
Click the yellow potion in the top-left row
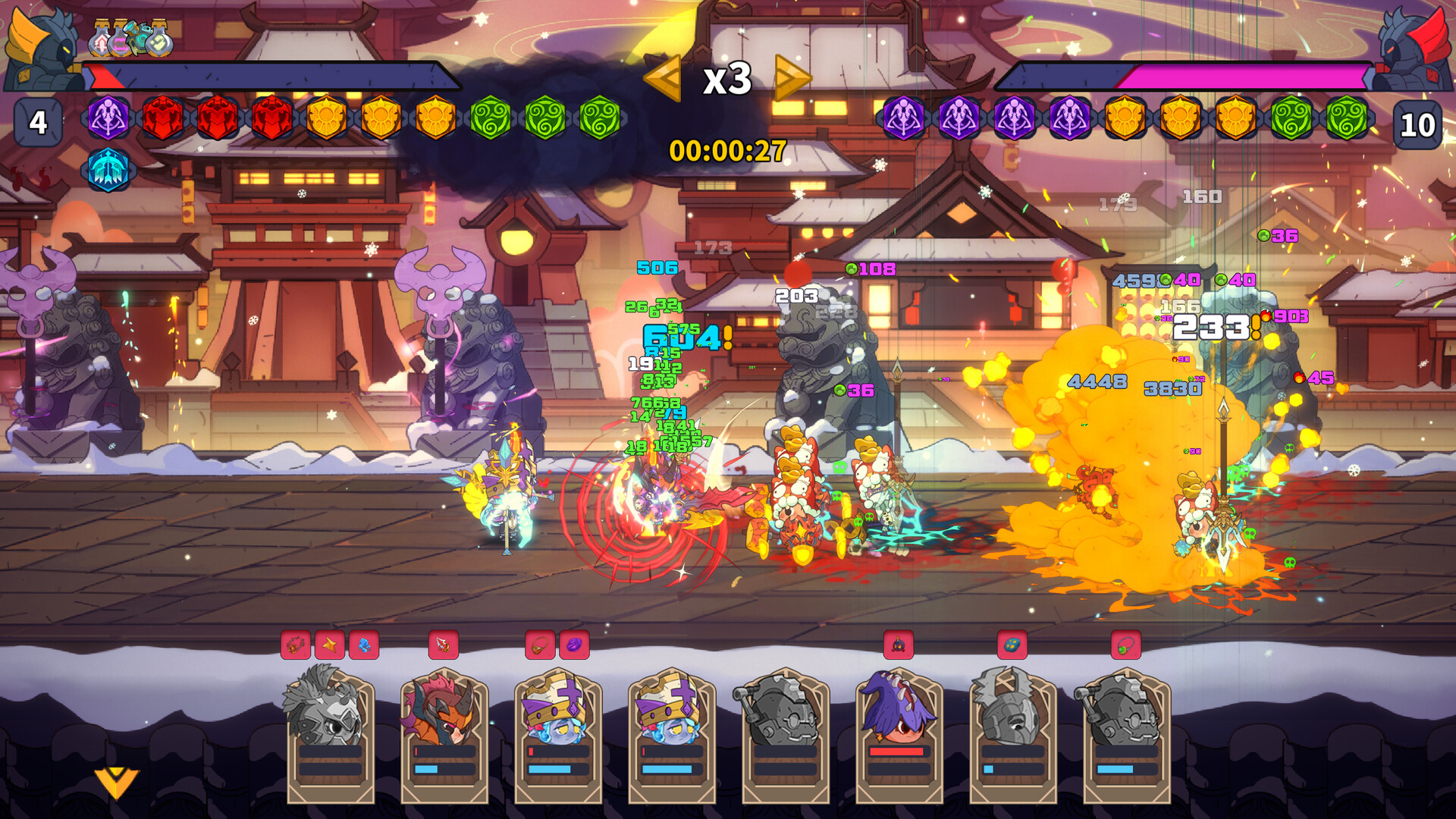coord(158,42)
